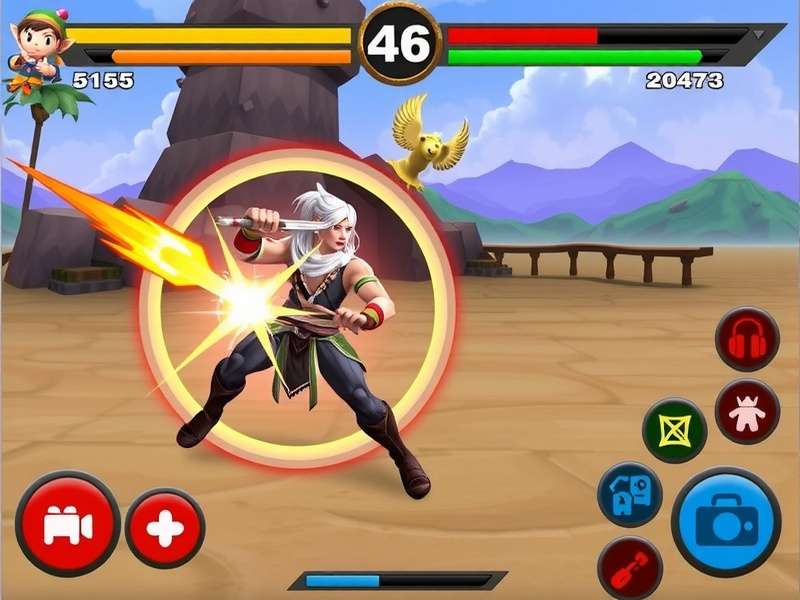Choose the red wrench tool button
Image resolution: width=800 pixels, height=600 pixels.
[x=630, y=568]
